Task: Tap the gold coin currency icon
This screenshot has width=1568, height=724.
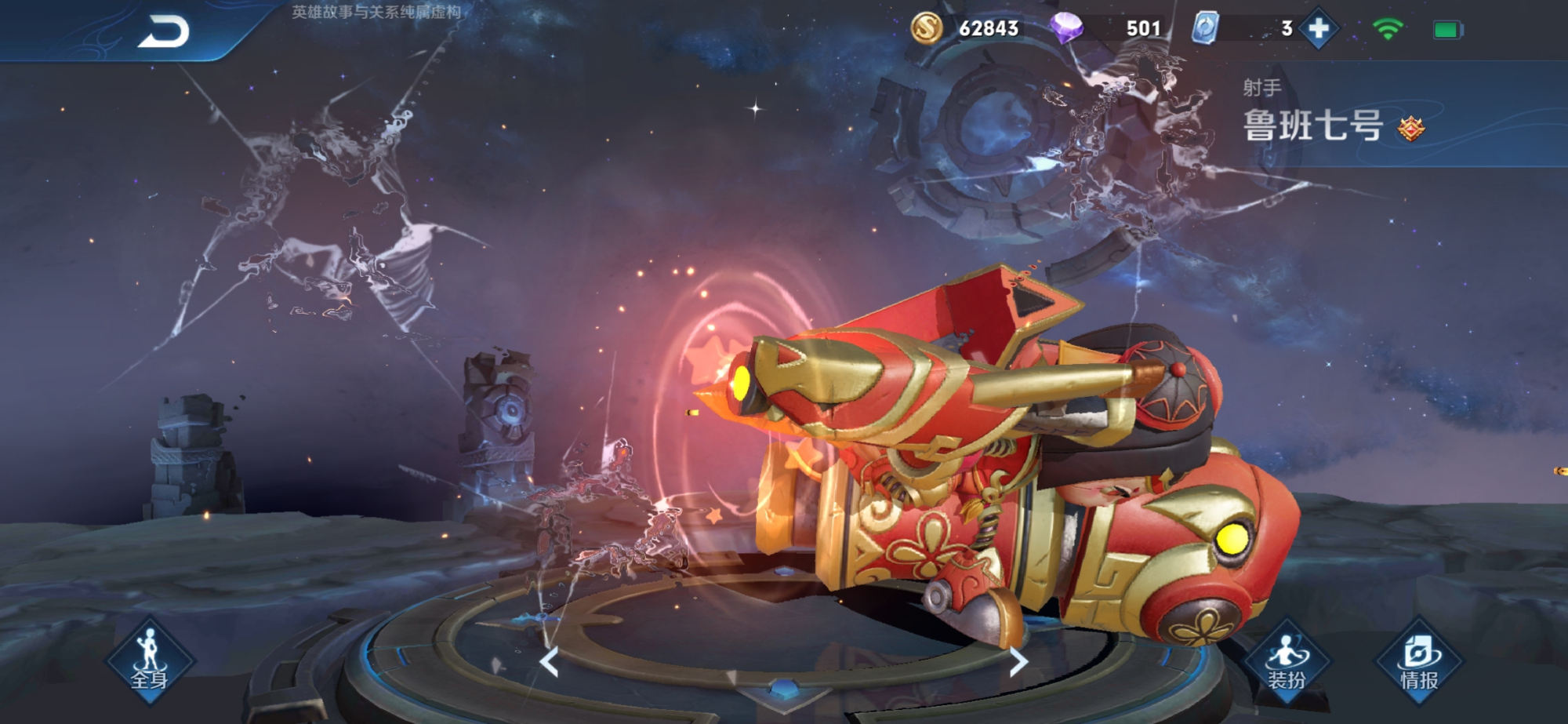Action: pyautogui.click(x=926, y=29)
